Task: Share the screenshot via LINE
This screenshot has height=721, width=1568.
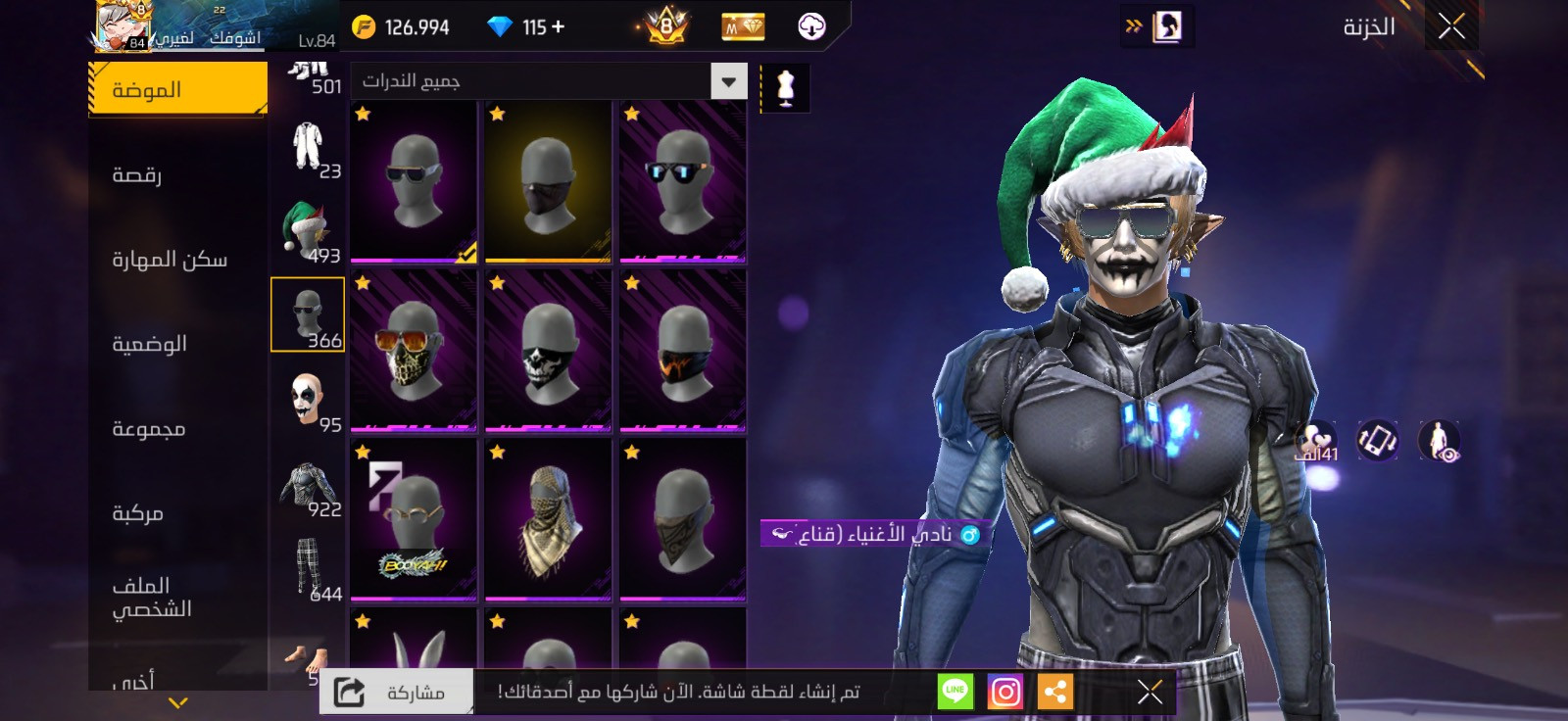Action: point(955,693)
